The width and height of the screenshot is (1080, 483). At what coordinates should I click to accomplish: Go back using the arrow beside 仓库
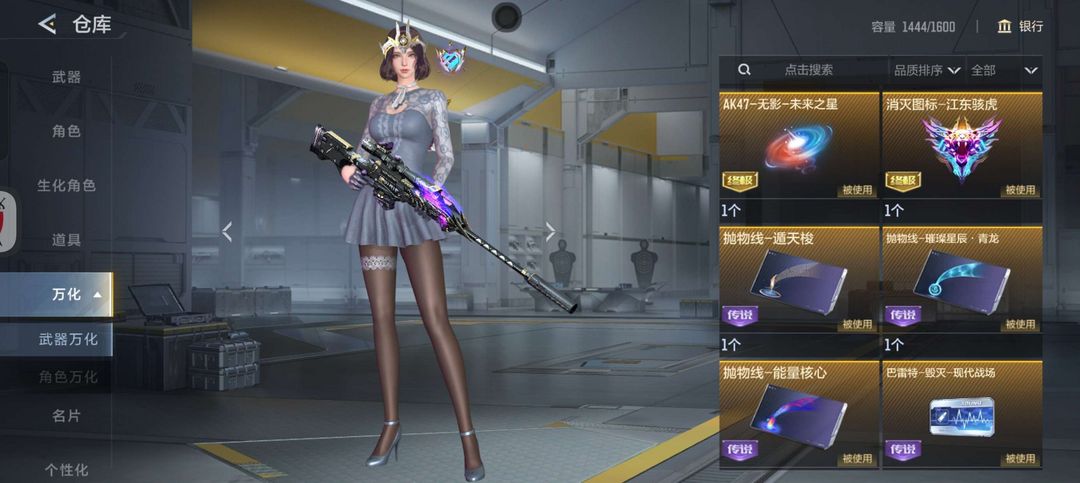46,24
